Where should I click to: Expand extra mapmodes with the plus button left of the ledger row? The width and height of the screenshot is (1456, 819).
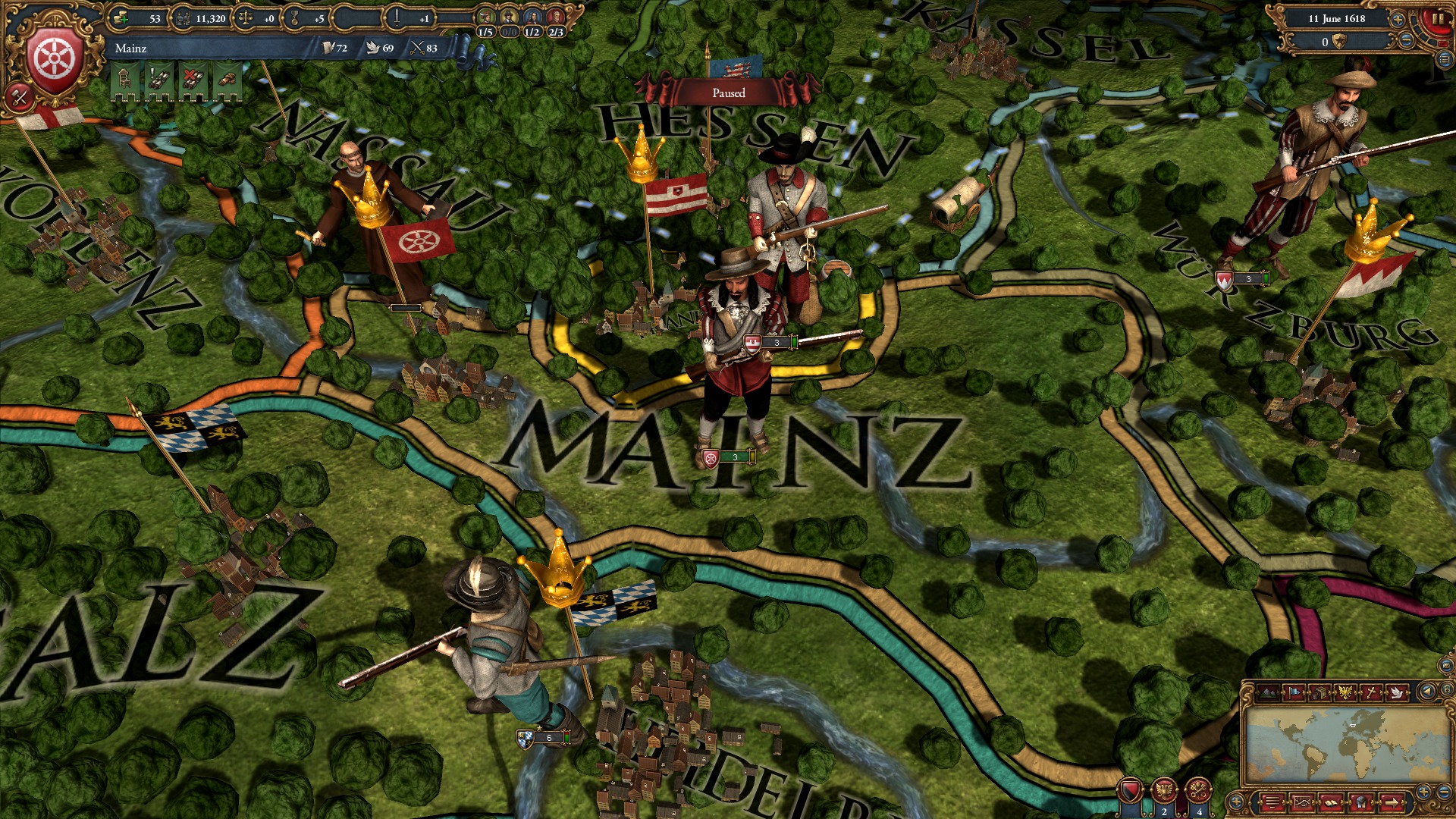(1238, 802)
